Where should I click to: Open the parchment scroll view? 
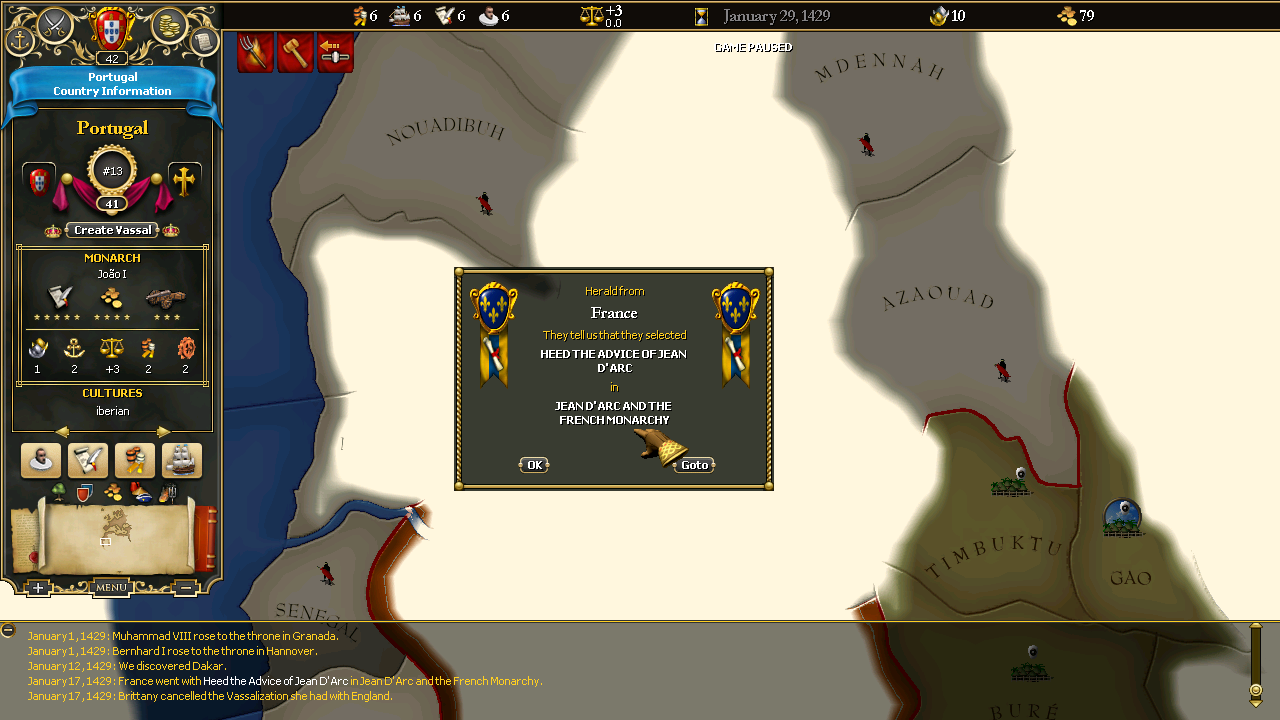point(203,41)
